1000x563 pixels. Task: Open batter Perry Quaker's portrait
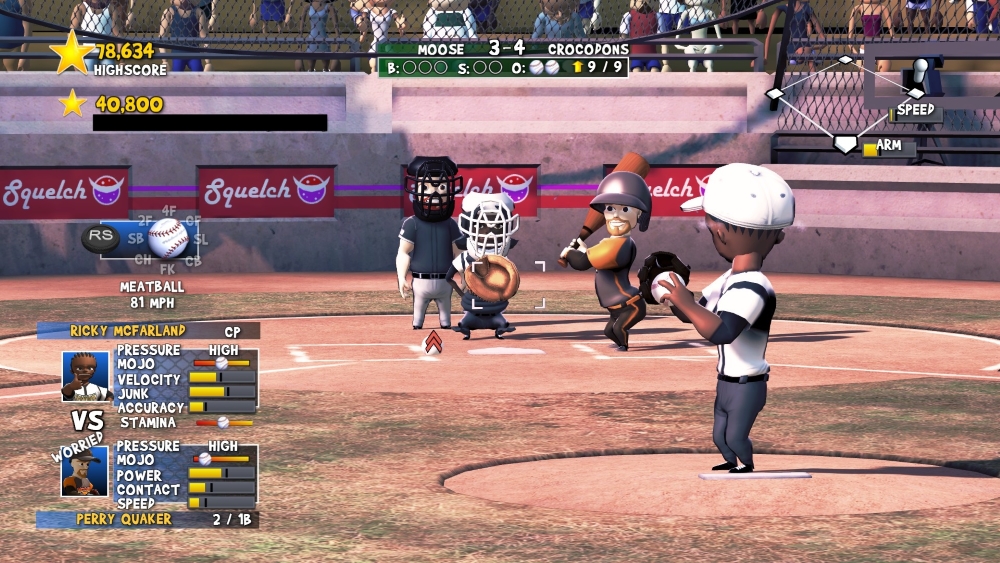pos(85,471)
